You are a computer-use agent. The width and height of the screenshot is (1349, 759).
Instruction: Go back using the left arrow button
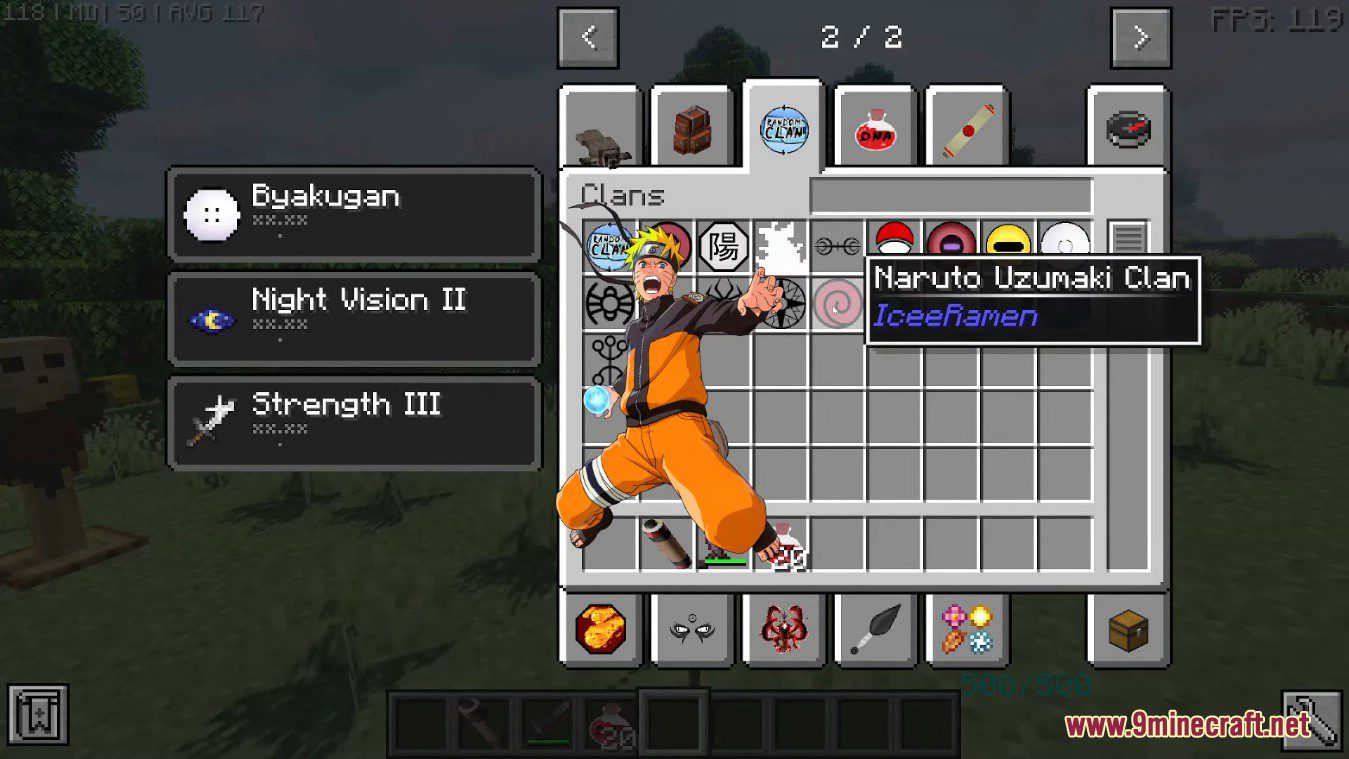pyautogui.click(x=588, y=37)
